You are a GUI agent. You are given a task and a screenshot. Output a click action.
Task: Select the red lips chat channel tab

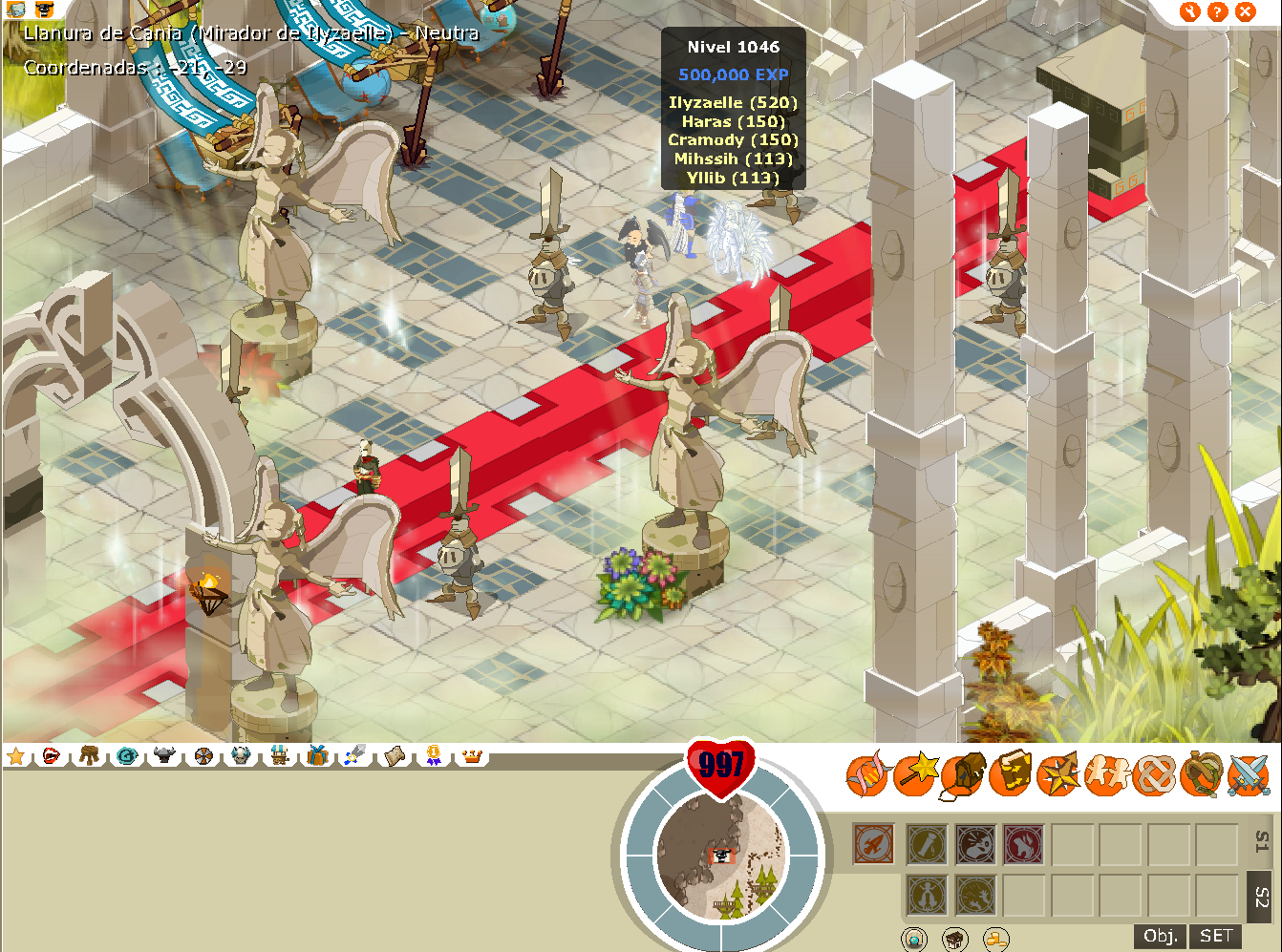tap(51, 756)
